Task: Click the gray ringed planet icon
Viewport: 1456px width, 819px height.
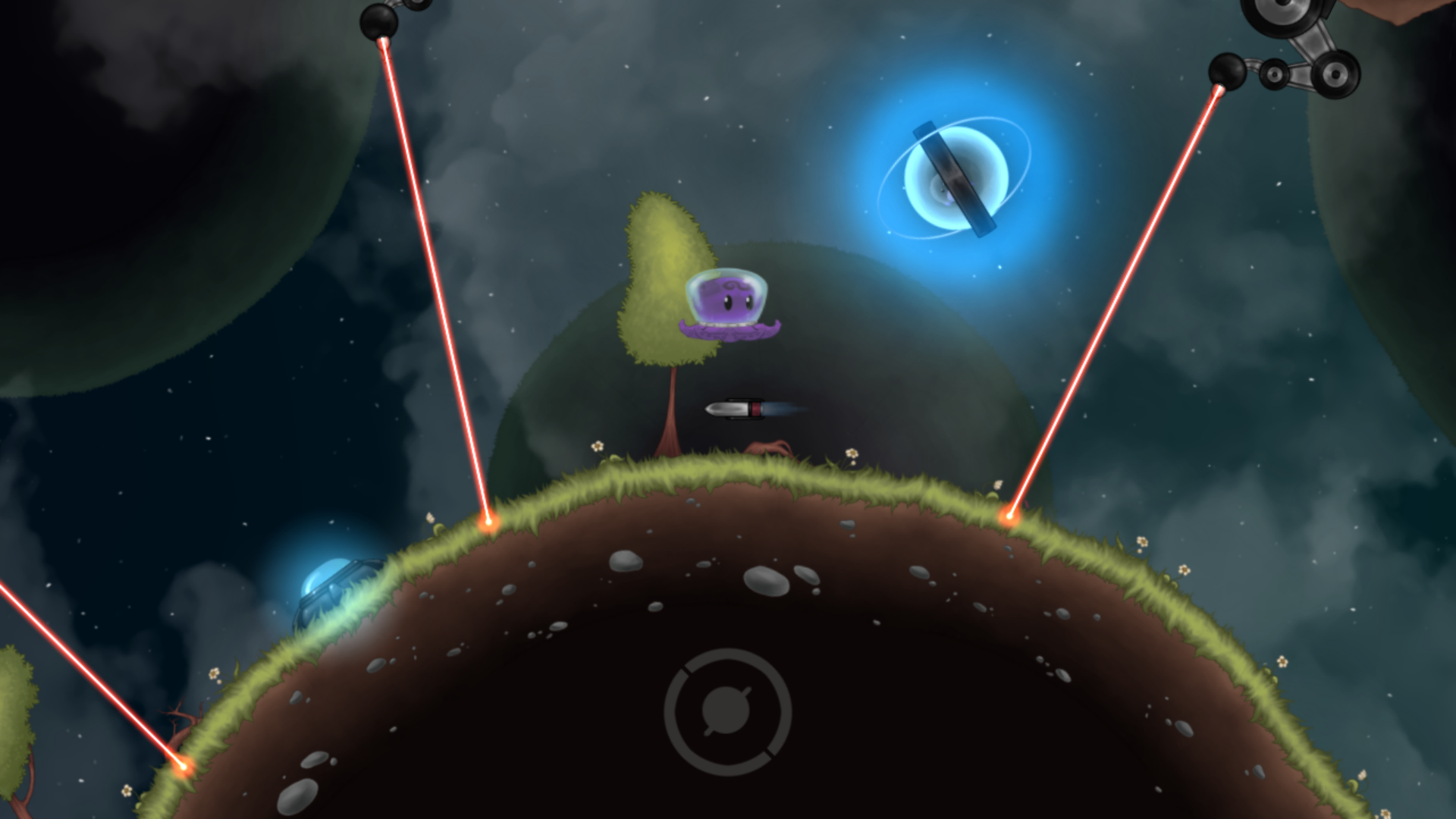Action: click(x=727, y=711)
